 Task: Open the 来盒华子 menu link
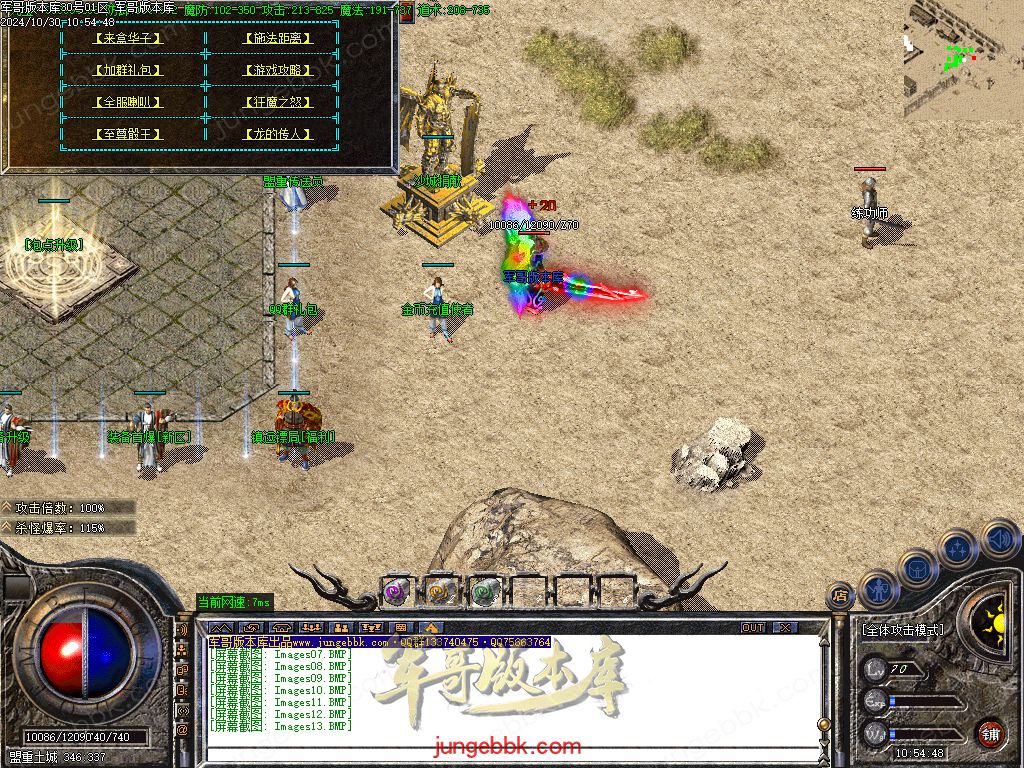click(126, 38)
